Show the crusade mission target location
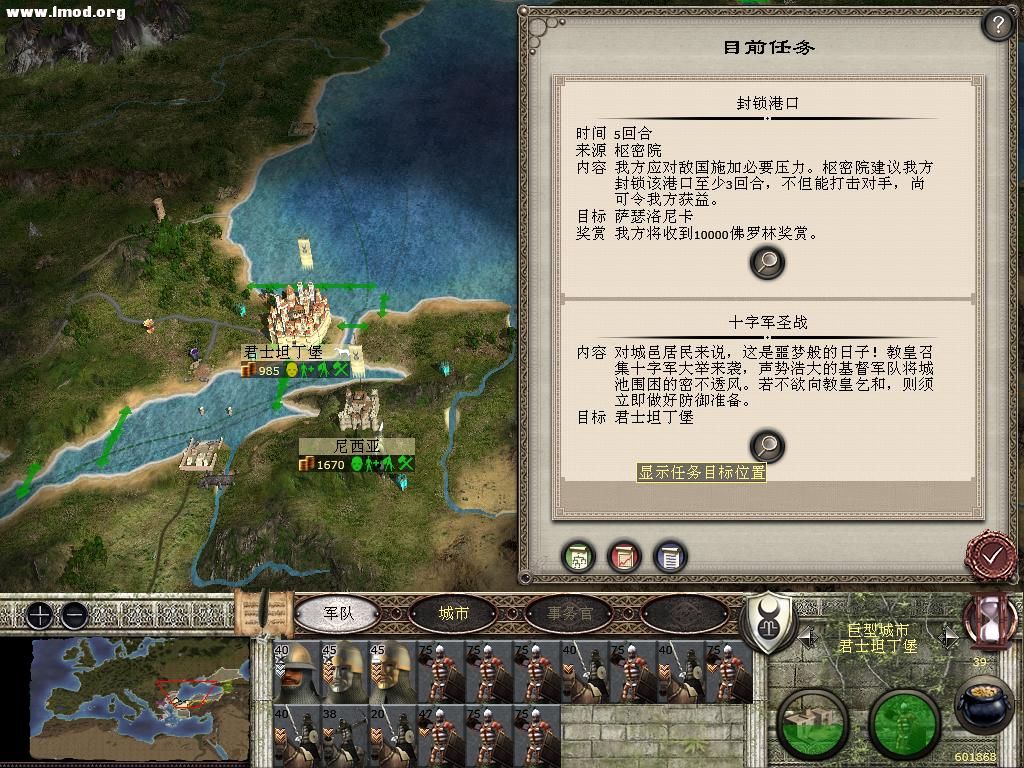The image size is (1024, 768). click(767, 446)
